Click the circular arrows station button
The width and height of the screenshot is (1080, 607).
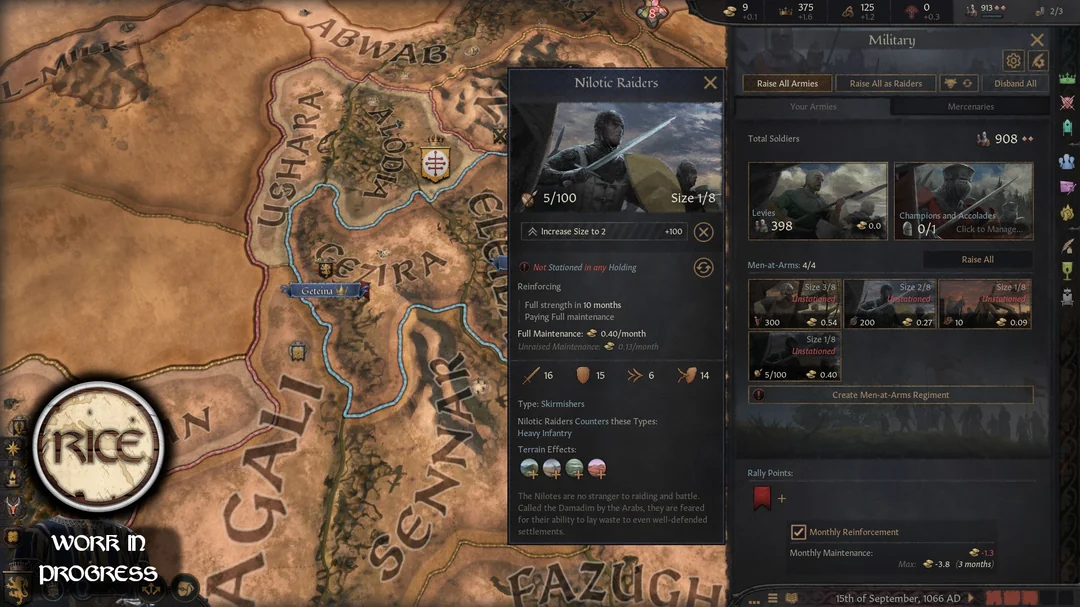click(x=704, y=267)
